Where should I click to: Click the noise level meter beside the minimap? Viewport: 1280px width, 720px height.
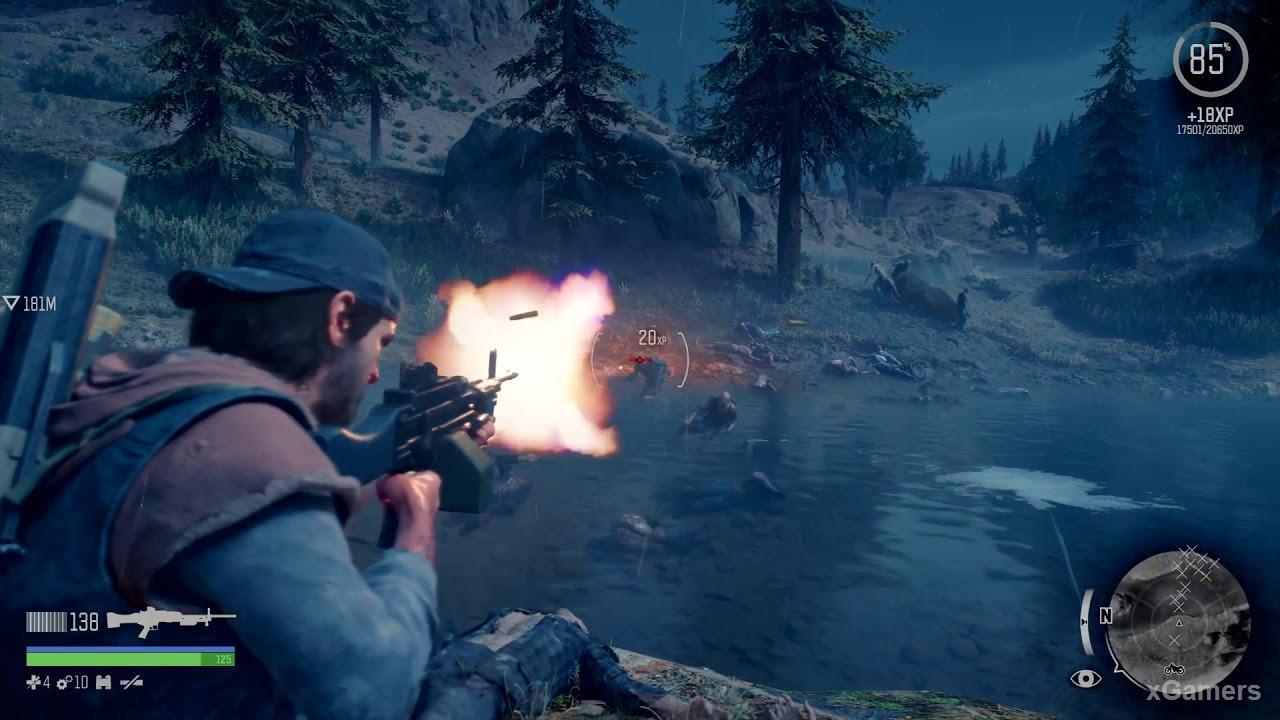(1085, 621)
